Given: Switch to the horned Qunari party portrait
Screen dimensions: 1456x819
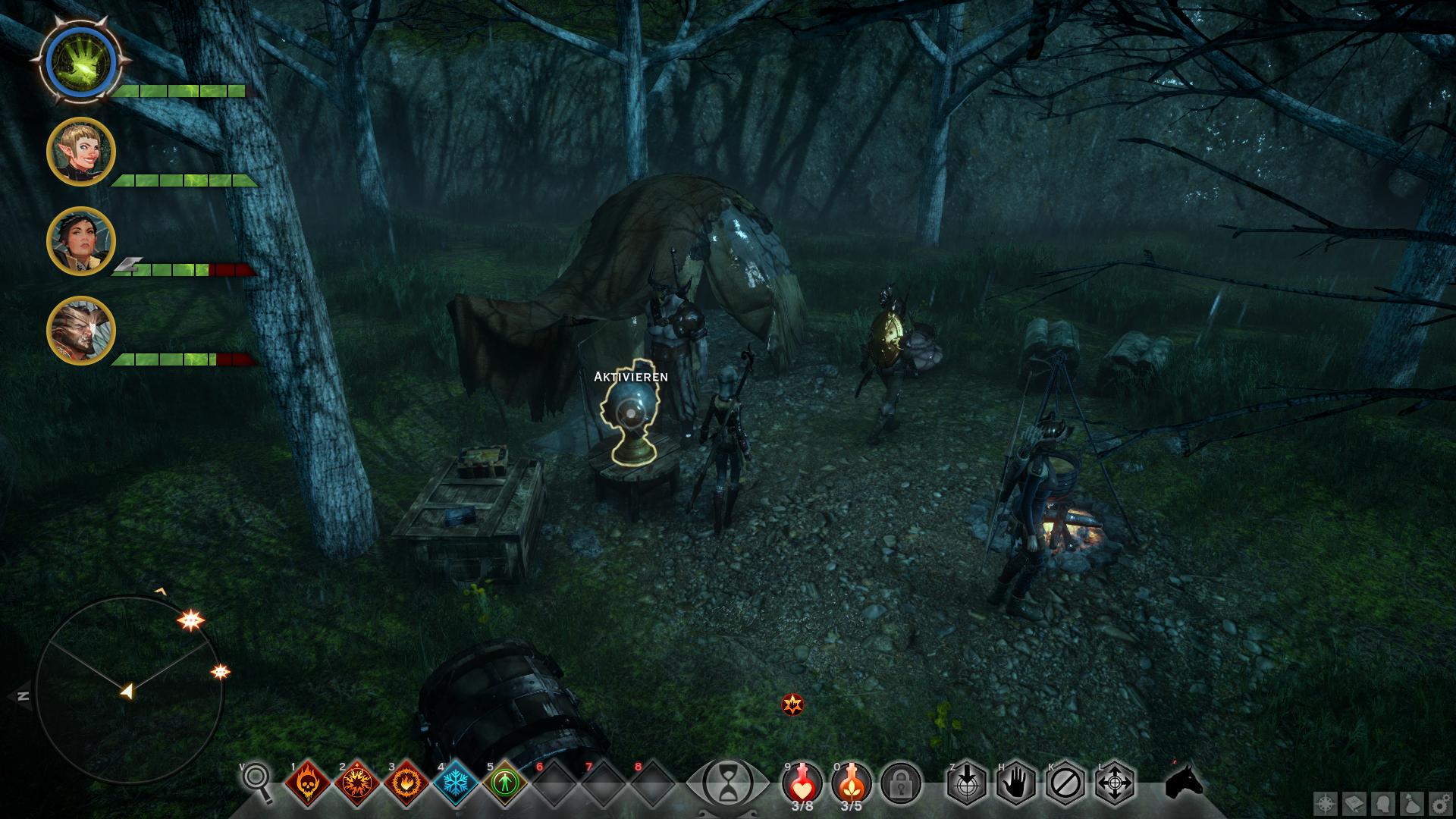Looking at the screenshot, I should tap(80, 331).
